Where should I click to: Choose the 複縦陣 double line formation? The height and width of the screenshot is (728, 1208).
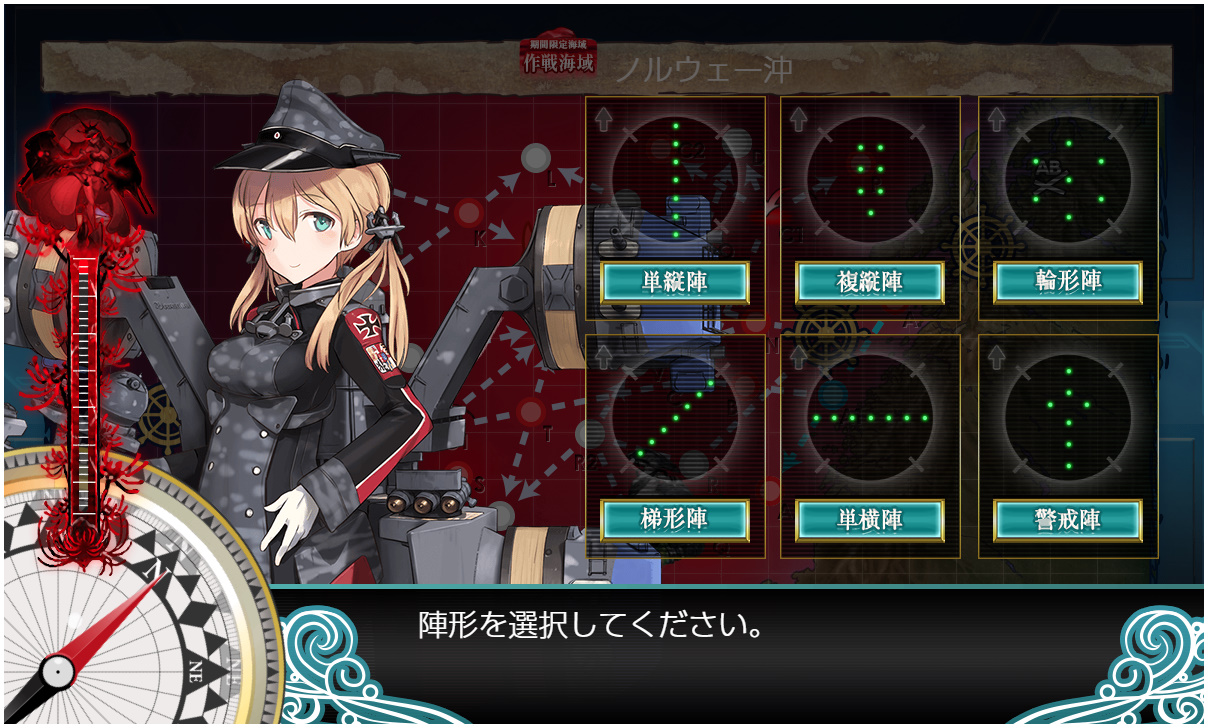(x=870, y=283)
